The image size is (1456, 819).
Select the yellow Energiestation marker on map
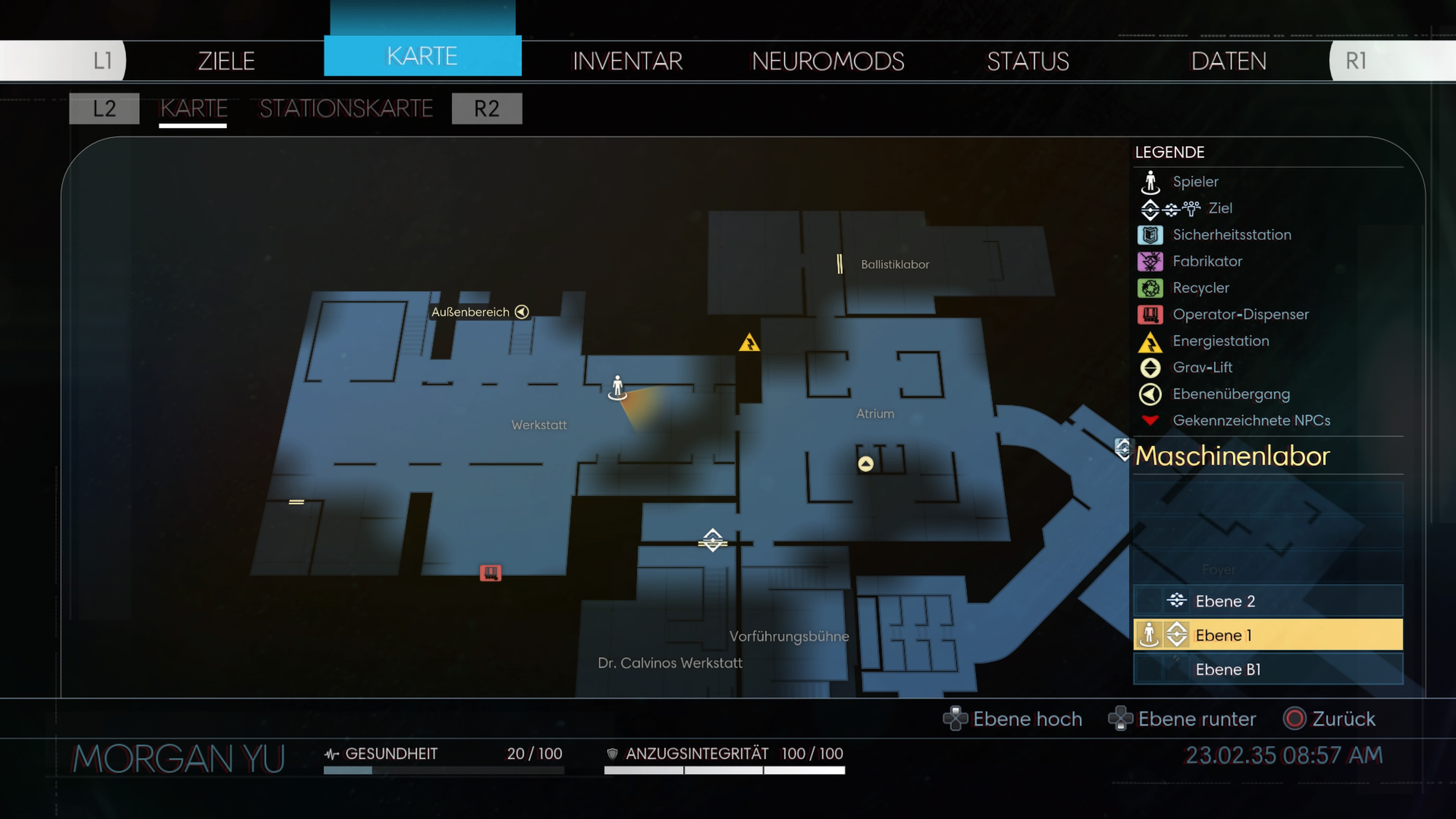tap(749, 343)
